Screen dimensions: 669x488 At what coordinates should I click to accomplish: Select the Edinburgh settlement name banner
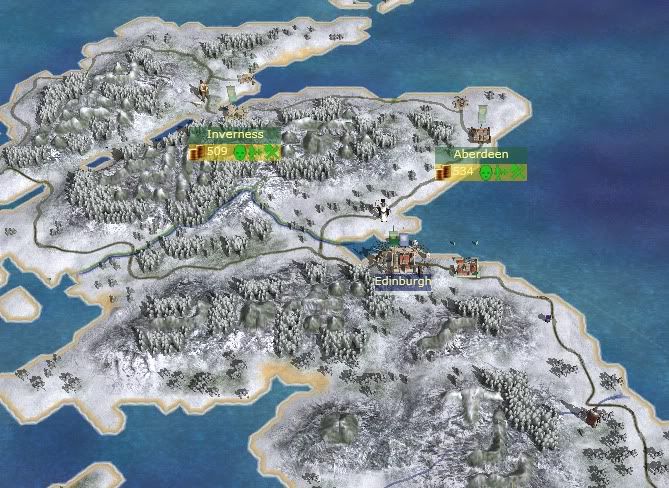coord(402,282)
